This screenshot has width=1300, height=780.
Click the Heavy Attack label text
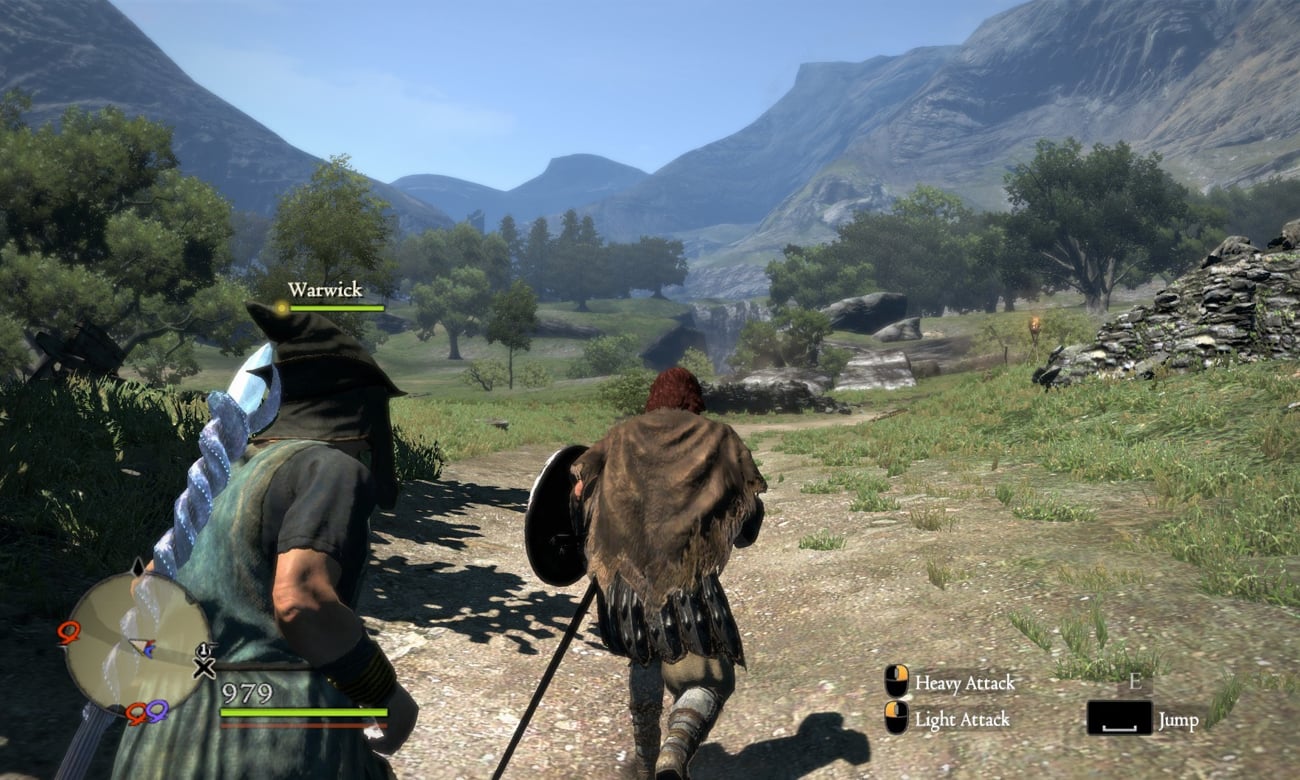[x=963, y=682]
